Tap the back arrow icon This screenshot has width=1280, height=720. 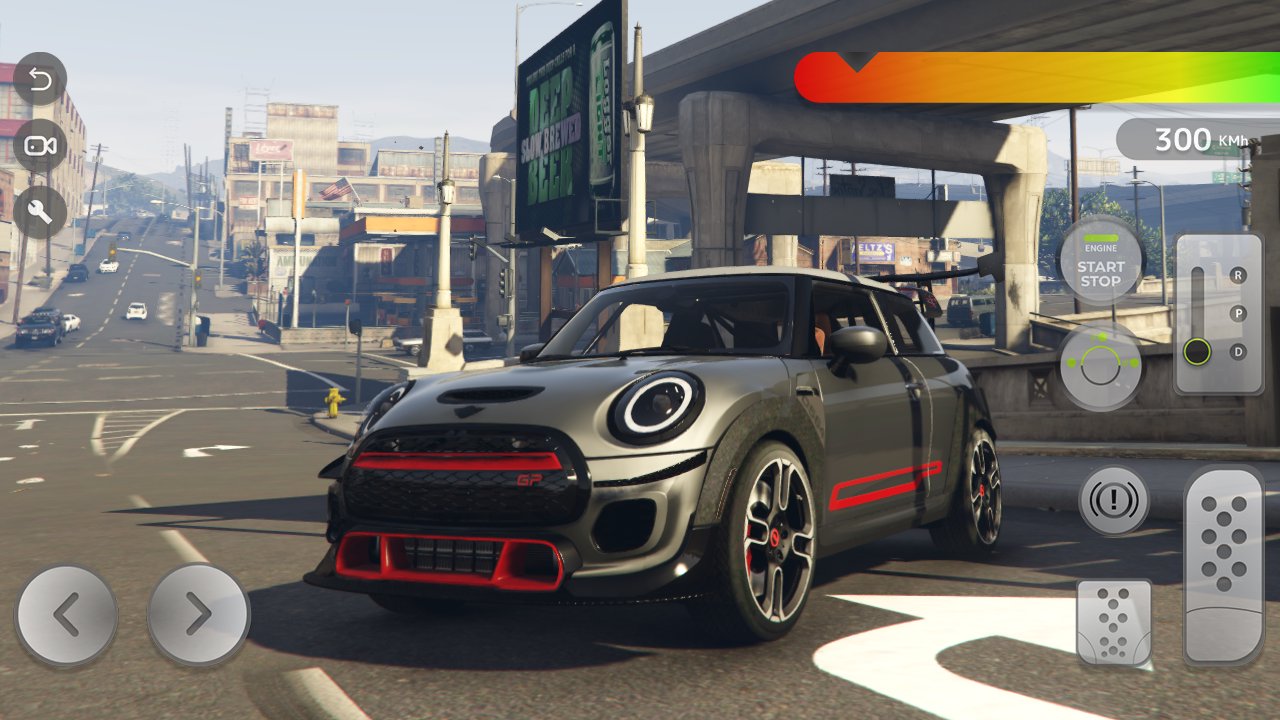click(x=41, y=79)
